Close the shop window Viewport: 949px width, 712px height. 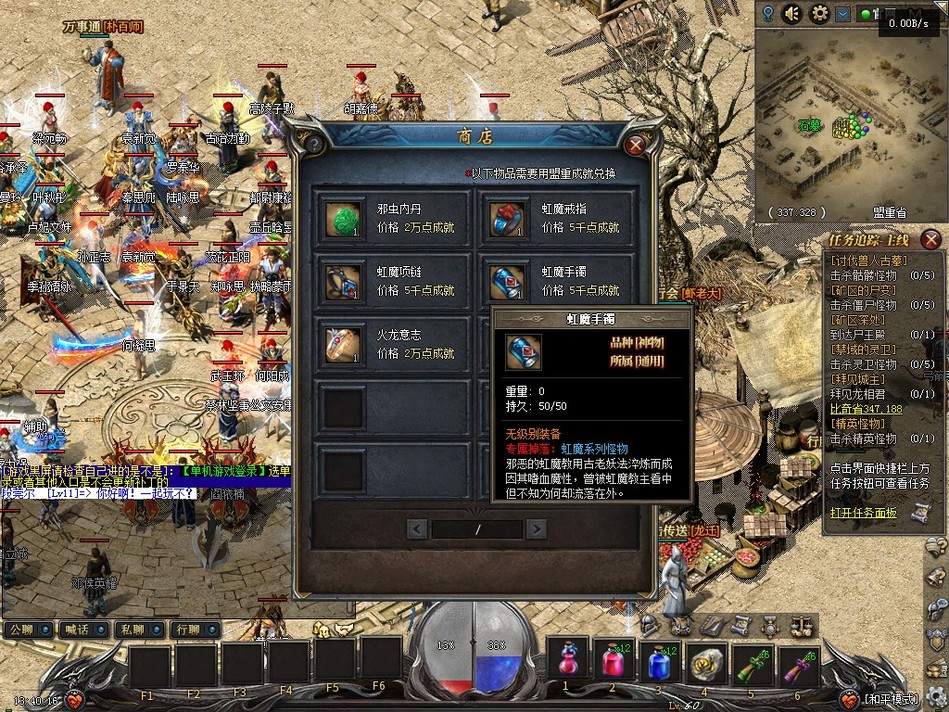634,144
